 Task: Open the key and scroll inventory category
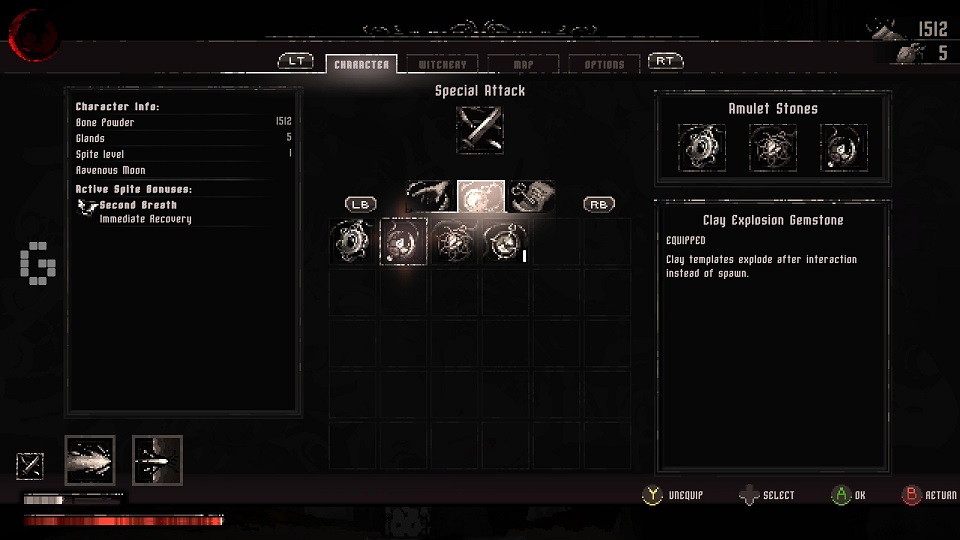[x=531, y=196]
